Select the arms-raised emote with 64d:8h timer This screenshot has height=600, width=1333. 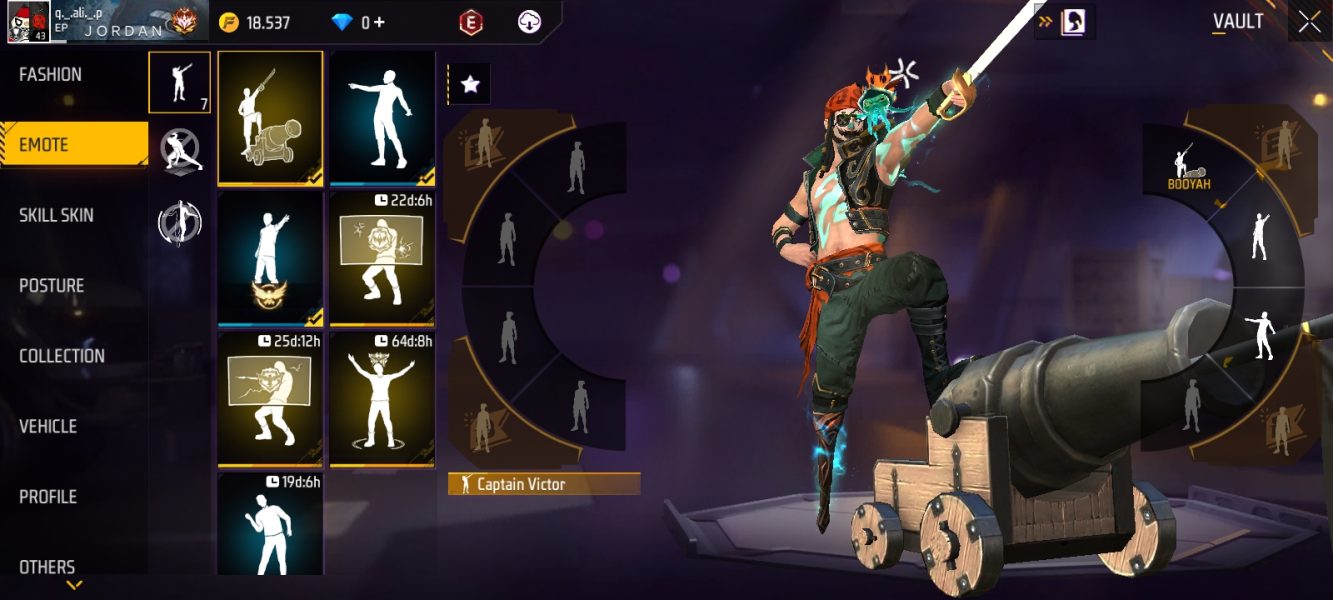382,399
